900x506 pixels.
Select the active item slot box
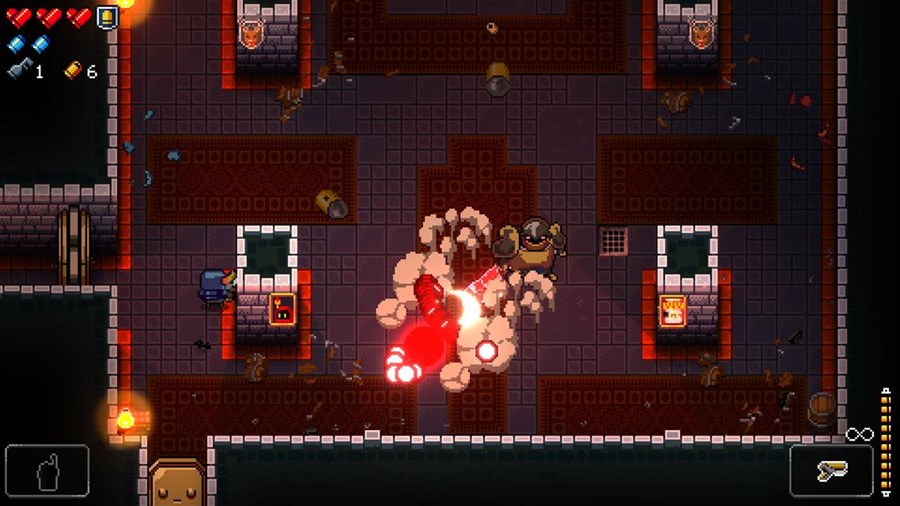coord(47,471)
